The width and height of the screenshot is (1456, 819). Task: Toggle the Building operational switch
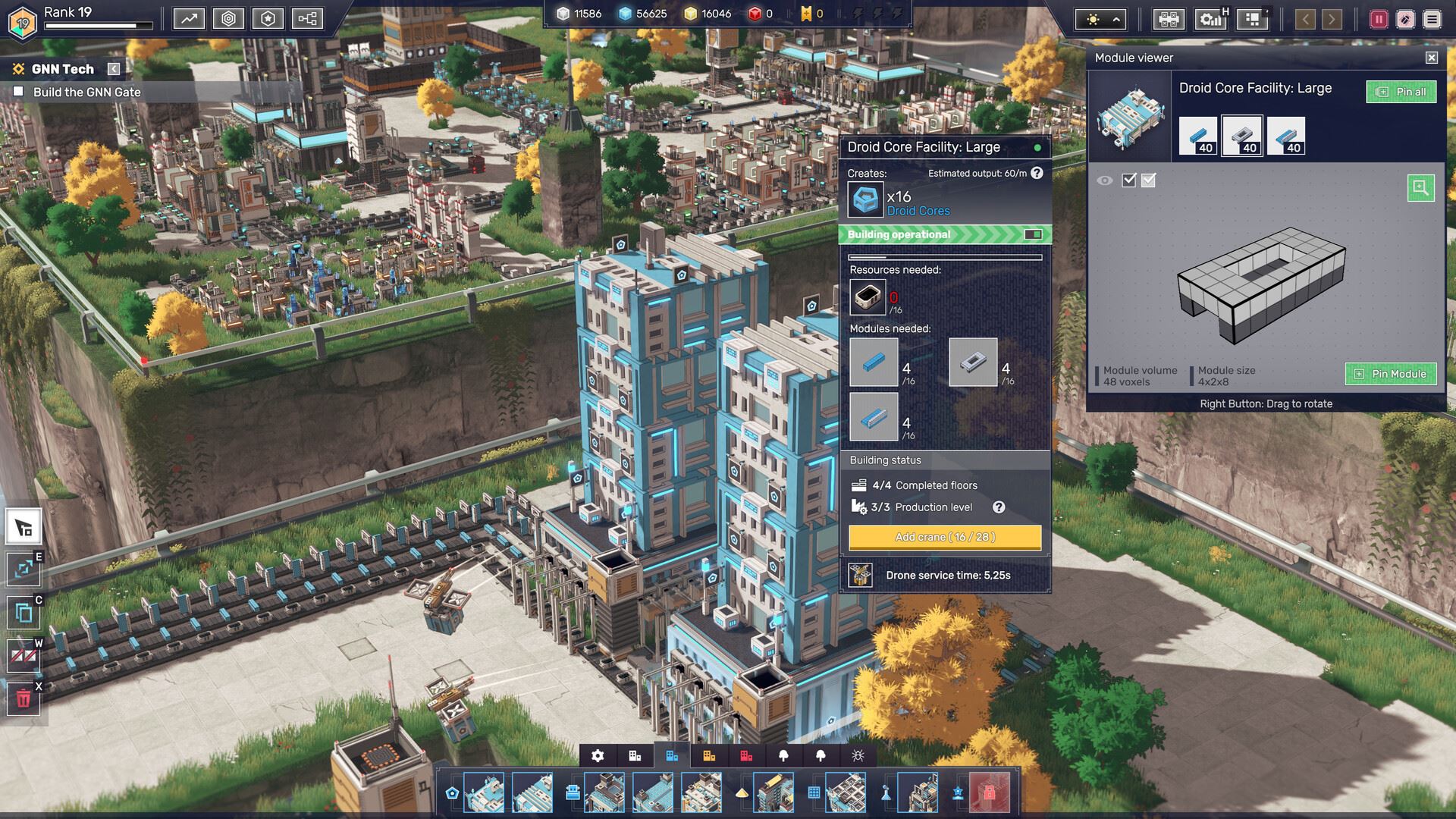[x=1033, y=234]
